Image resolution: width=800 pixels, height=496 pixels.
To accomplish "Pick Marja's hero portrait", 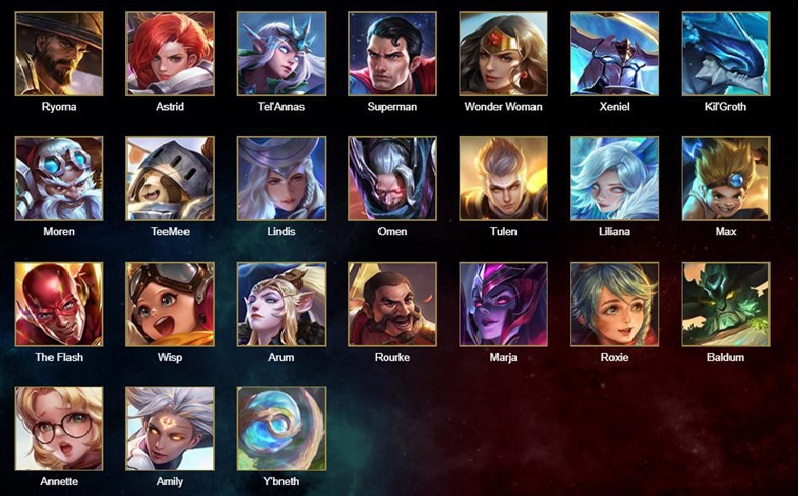I will coord(503,305).
